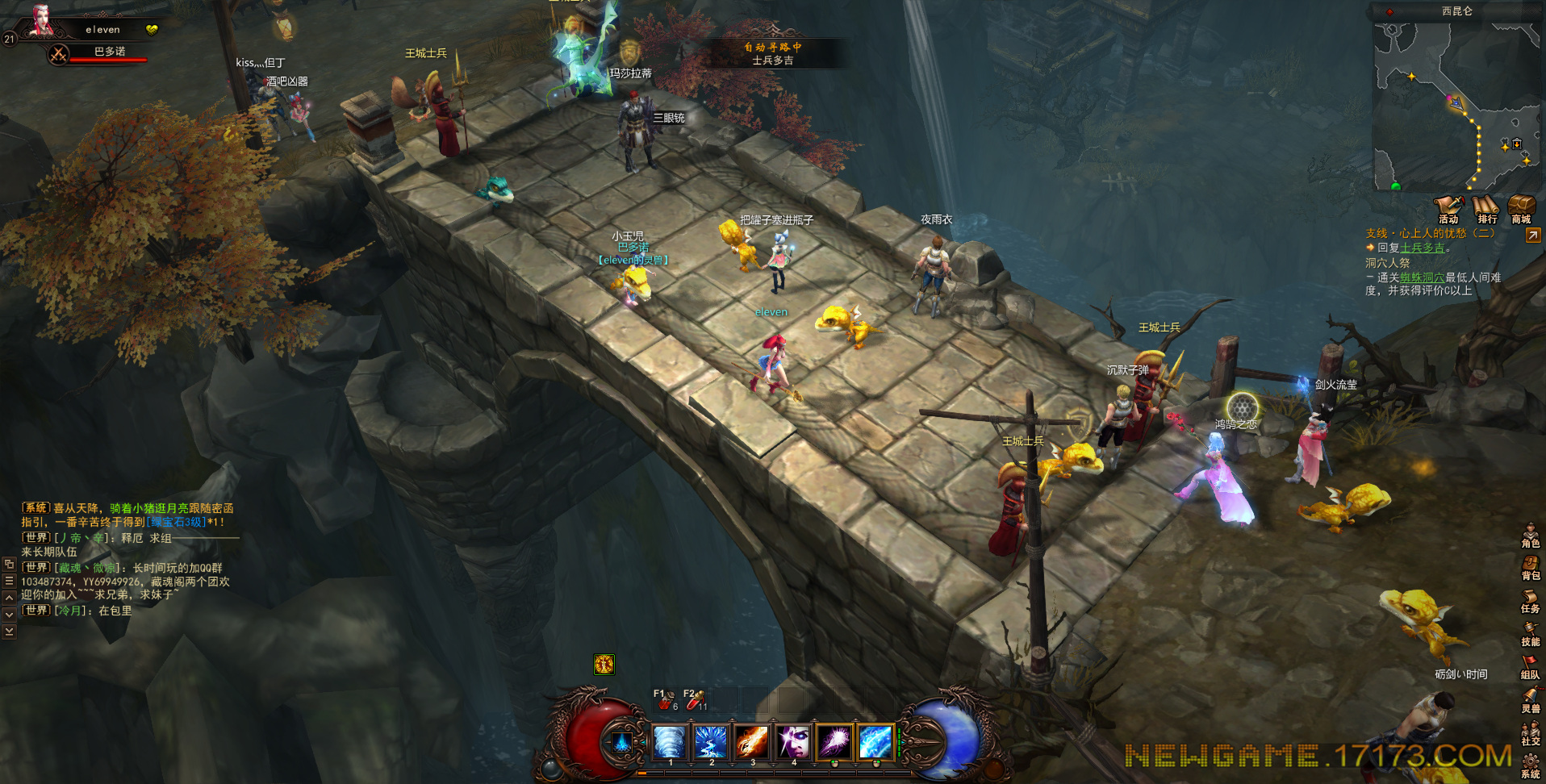Open the 灵兽 spirit pet menu
The width and height of the screenshot is (1546, 784).
pyautogui.click(x=1530, y=700)
